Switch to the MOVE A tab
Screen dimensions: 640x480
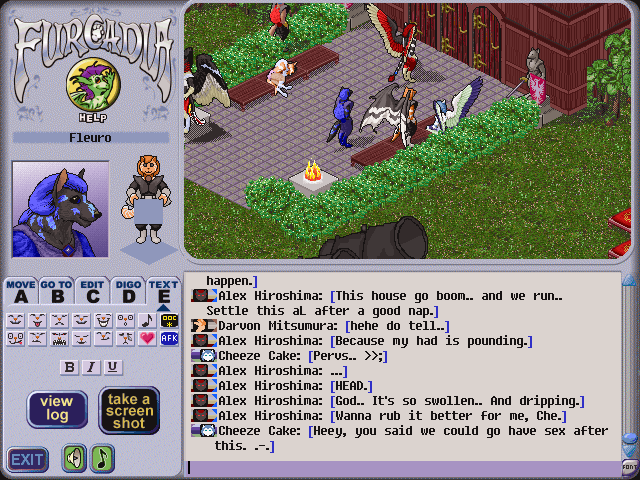pos(20,291)
